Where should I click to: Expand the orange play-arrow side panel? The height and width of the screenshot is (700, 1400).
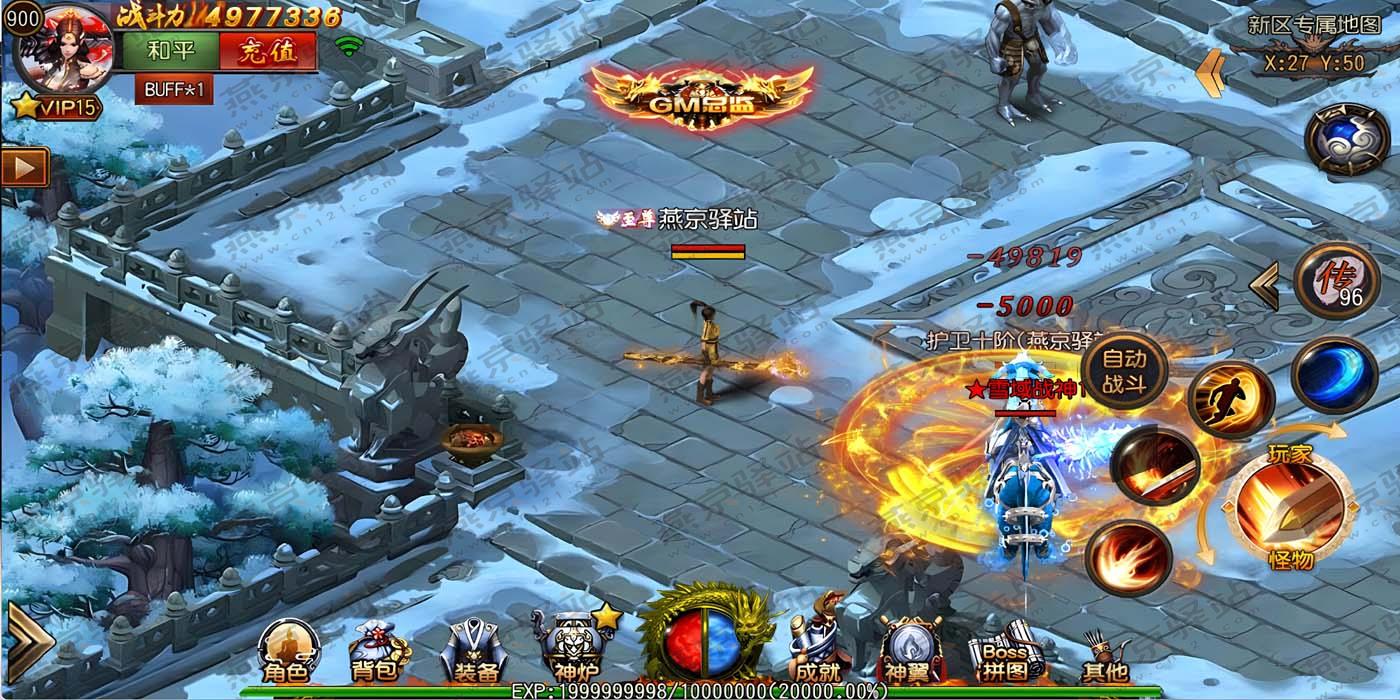pos(24,168)
